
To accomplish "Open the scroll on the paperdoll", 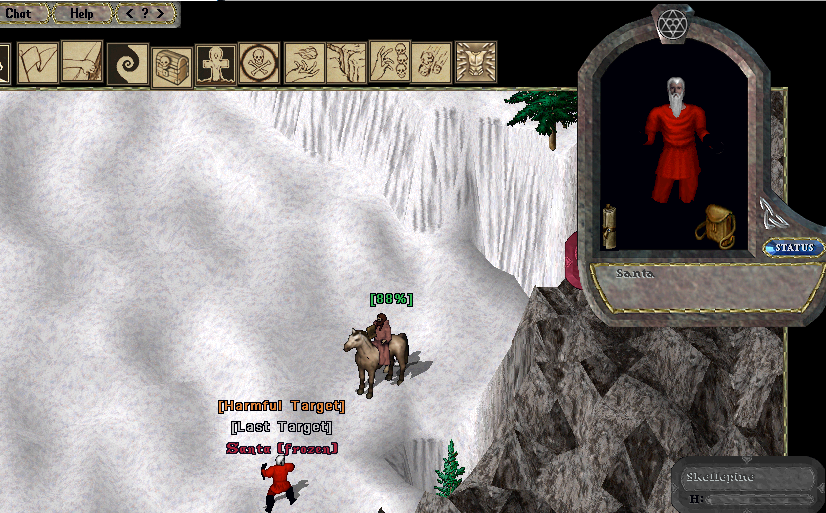I will (610, 226).
